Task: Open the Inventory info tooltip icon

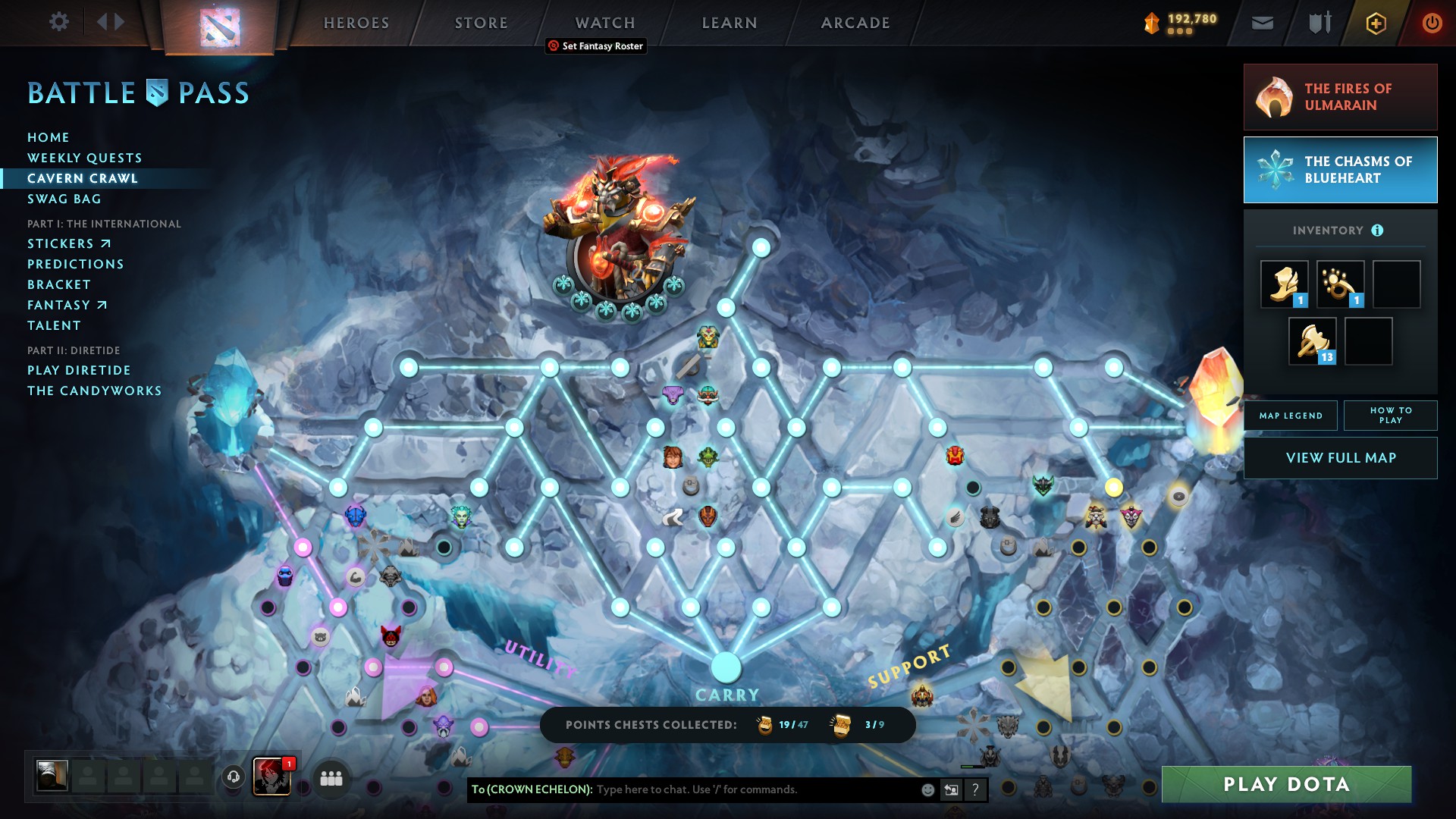Action: click(1378, 229)
